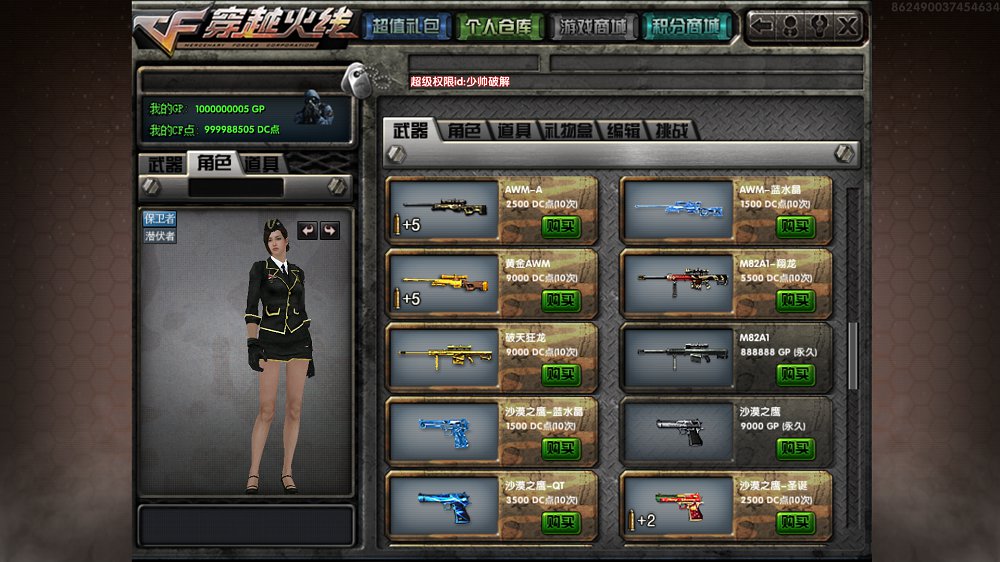Open the 个人仓库 personal storage
Screen dimensions: 1000x562
tap(501, 26)
